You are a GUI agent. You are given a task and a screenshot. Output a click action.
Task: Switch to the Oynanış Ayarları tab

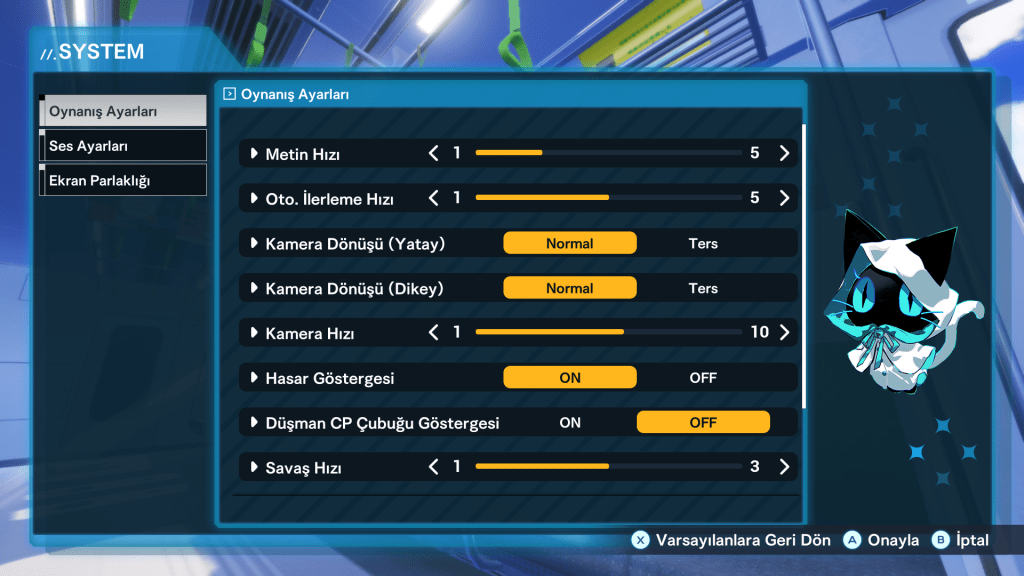pos(122,111)
